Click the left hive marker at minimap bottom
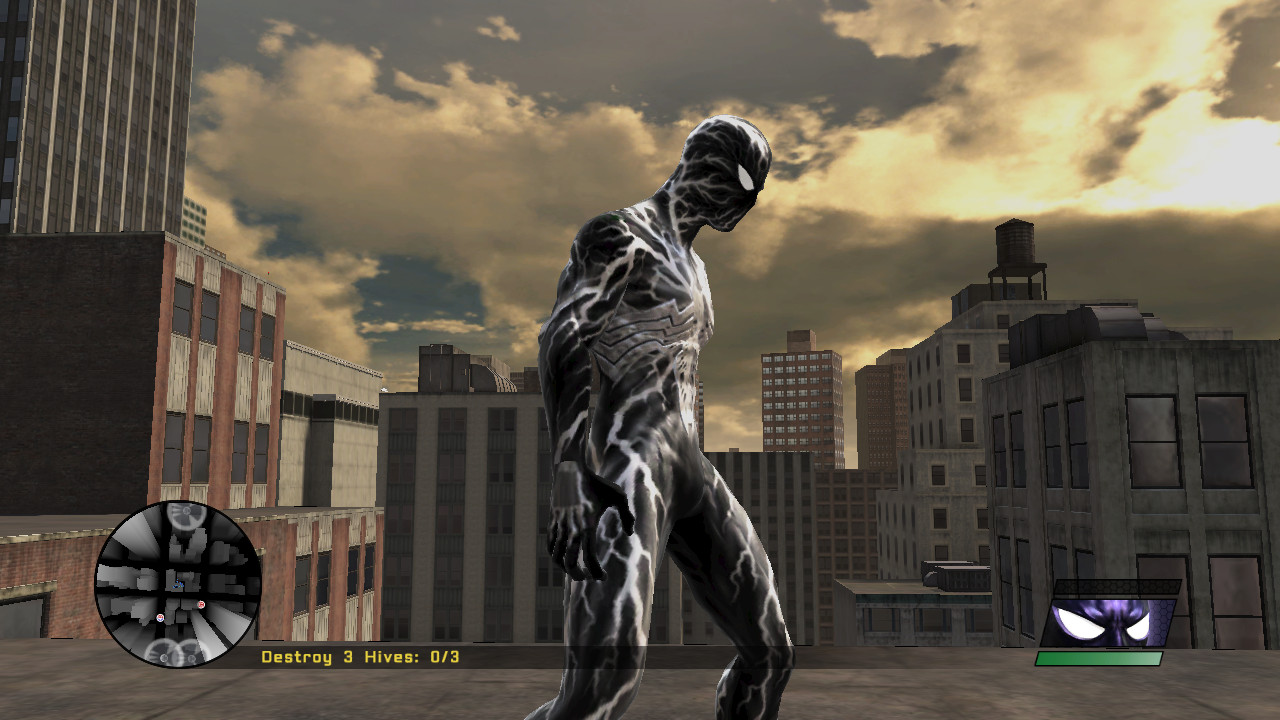Screen dimensions: 1280x720 (163, 657)
